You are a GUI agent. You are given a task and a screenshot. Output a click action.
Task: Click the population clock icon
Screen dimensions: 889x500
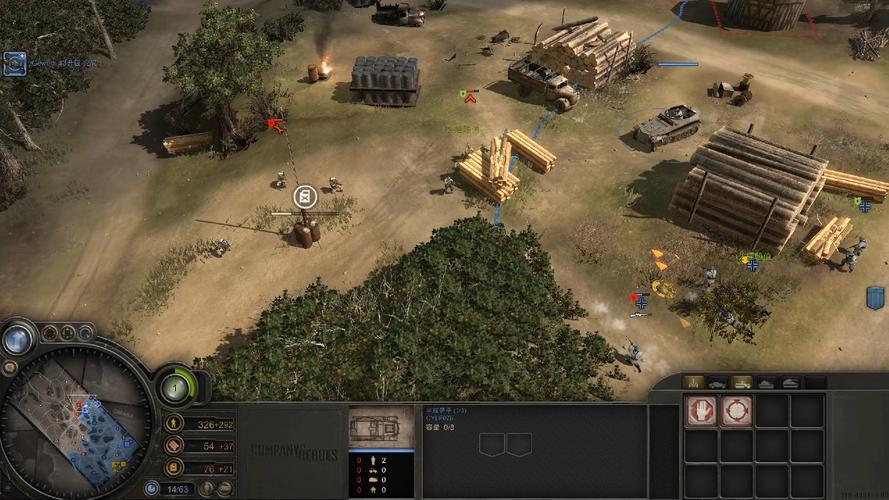click(x=152, y=489)
